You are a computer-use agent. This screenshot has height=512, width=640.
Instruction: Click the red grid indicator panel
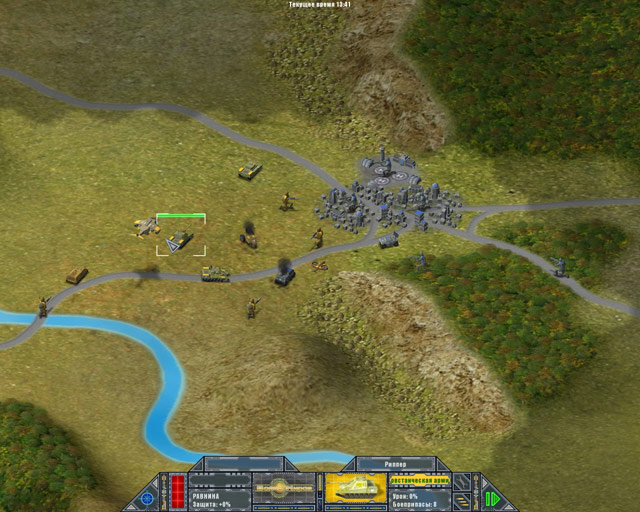click(x=178, y=491)
